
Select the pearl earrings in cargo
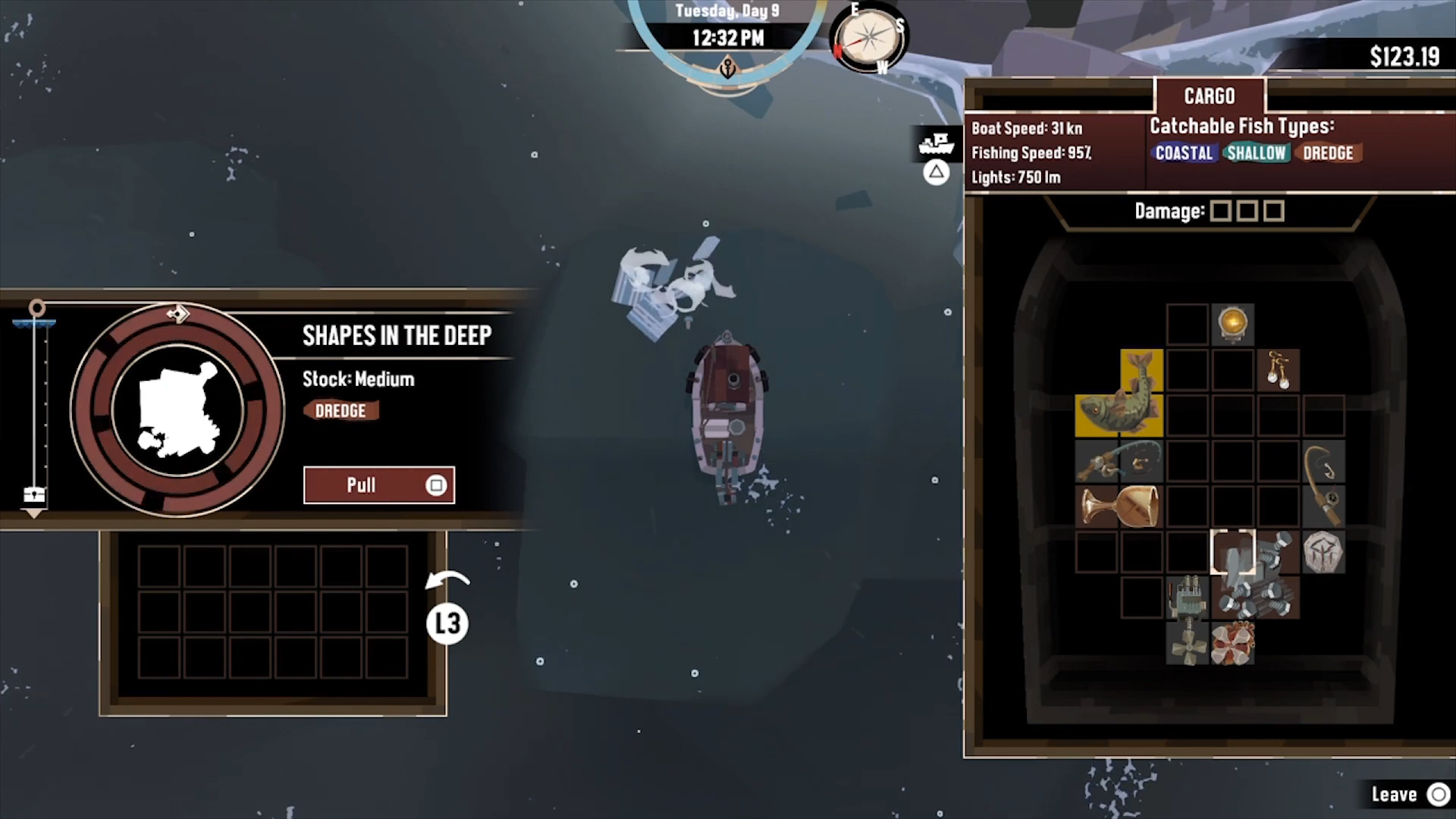coord(1278,370)
